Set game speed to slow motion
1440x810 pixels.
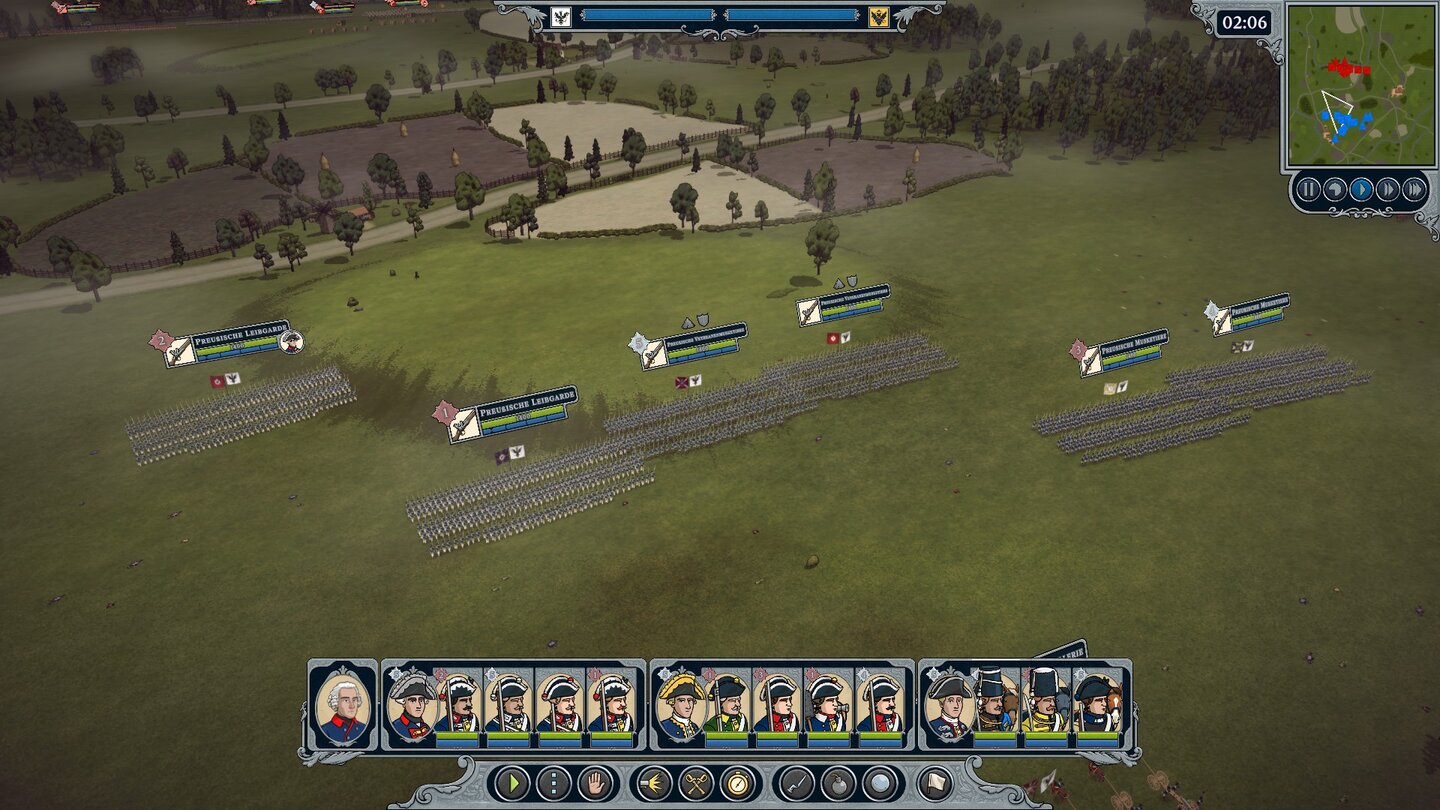[1335, 189]
